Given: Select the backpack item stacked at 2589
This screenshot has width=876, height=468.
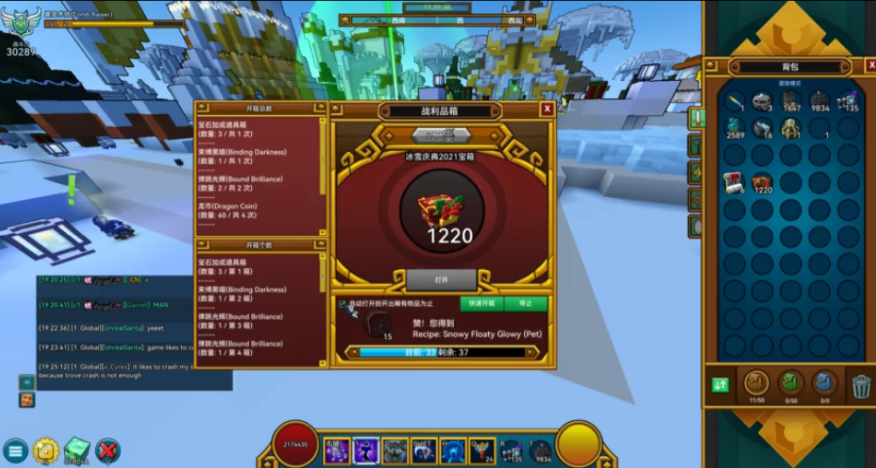Looking at the screenshot, I should coord(735,128).
